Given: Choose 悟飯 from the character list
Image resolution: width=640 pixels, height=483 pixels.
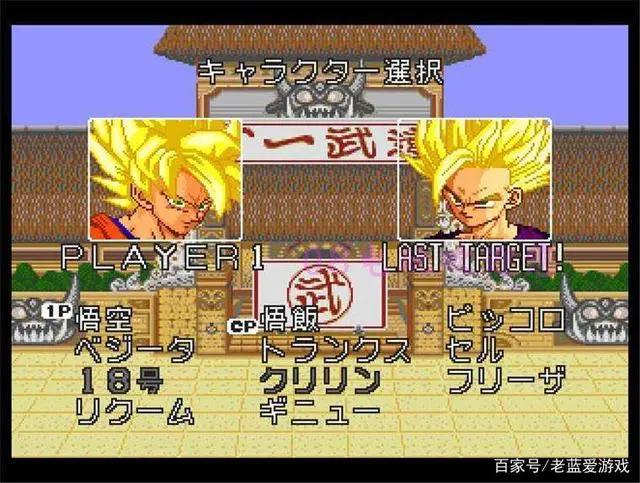Looking at the screenshot, I should click(290, 320).
